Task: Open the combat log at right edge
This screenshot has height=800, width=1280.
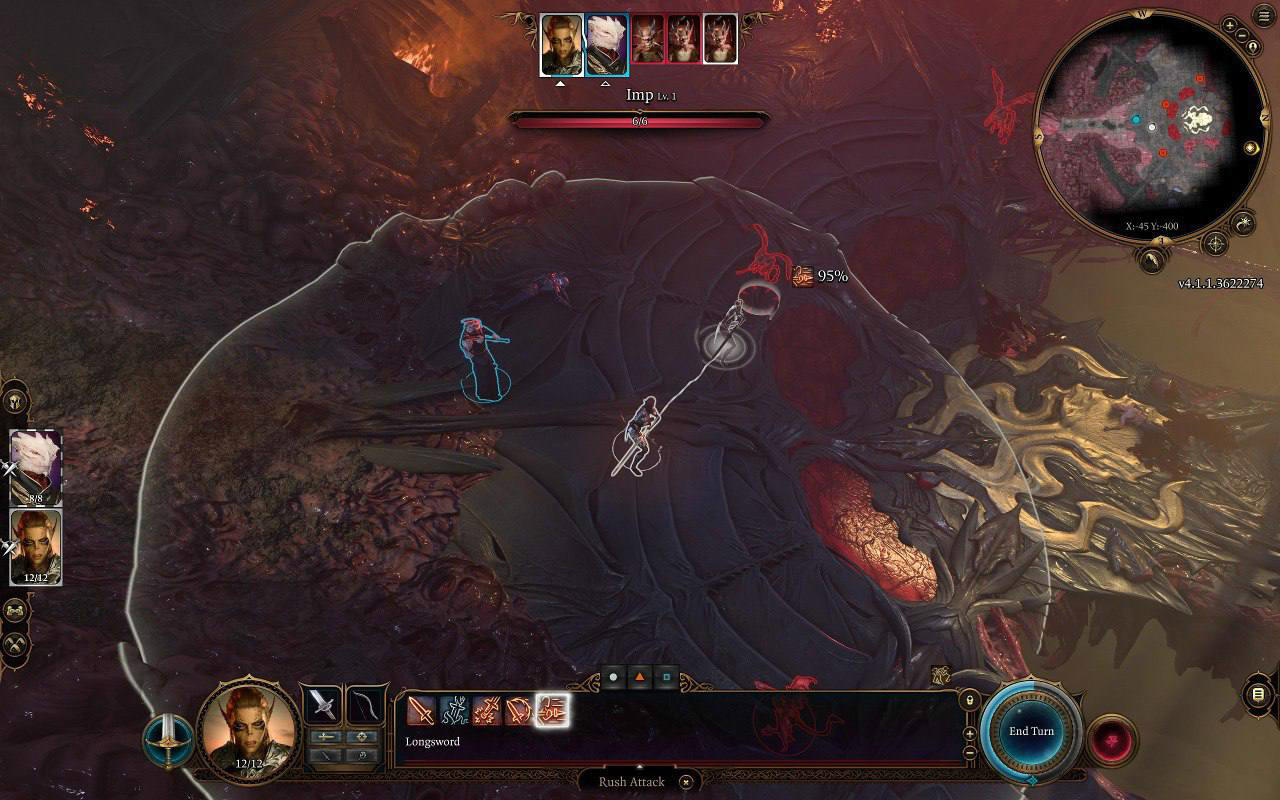Action: (x=1258, y=695)
